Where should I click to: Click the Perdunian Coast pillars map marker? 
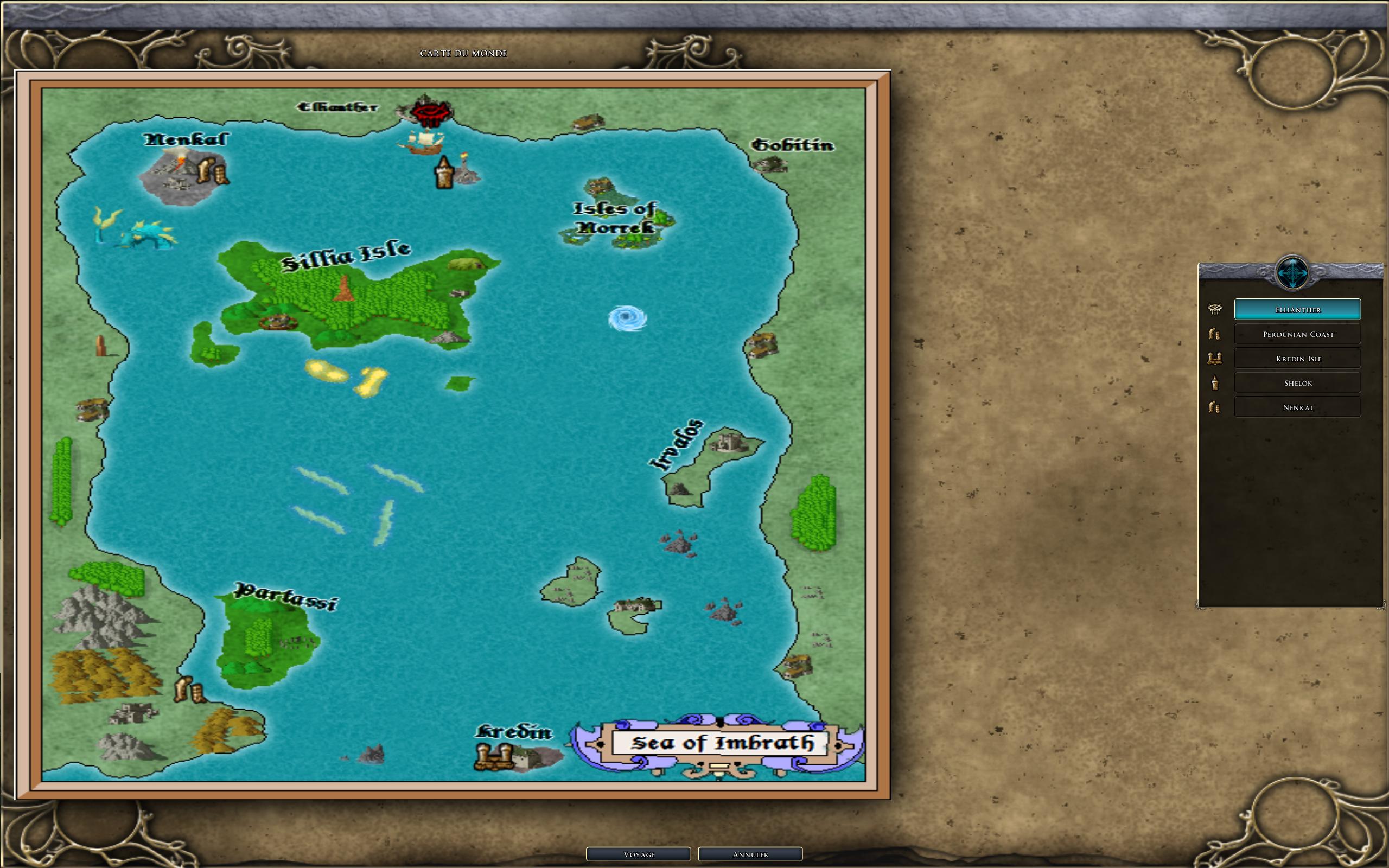click(189, 690)
